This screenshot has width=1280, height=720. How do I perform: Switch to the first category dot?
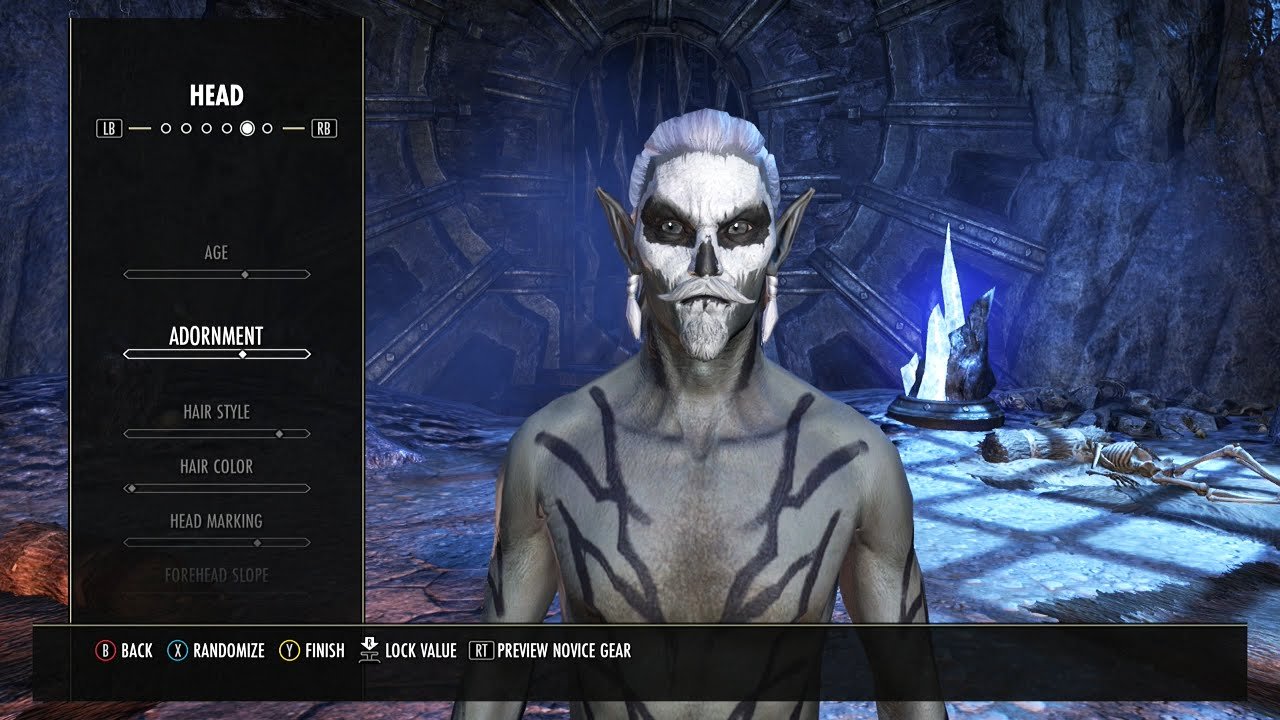[x=166, y=128]
